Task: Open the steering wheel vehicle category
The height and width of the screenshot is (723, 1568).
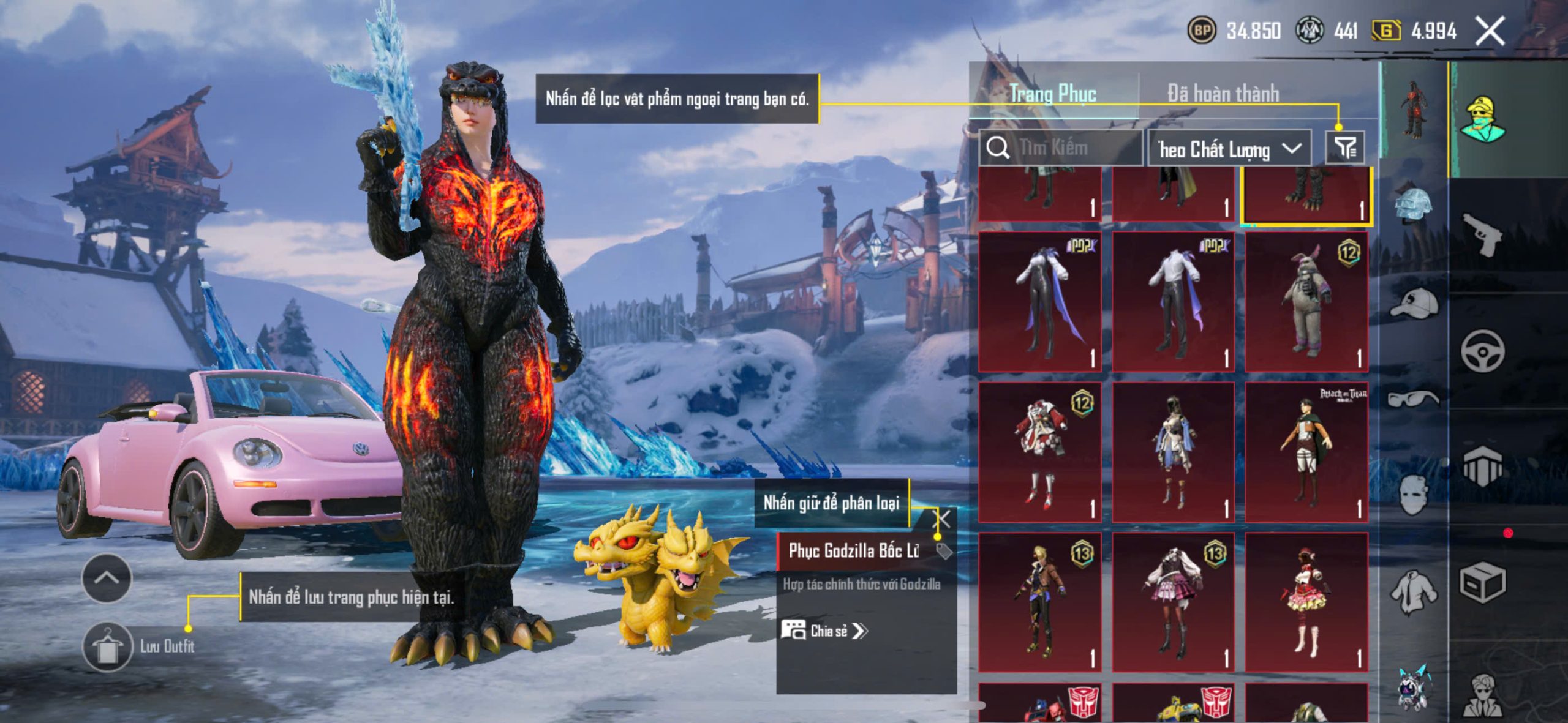Action: click(1482, 351)
